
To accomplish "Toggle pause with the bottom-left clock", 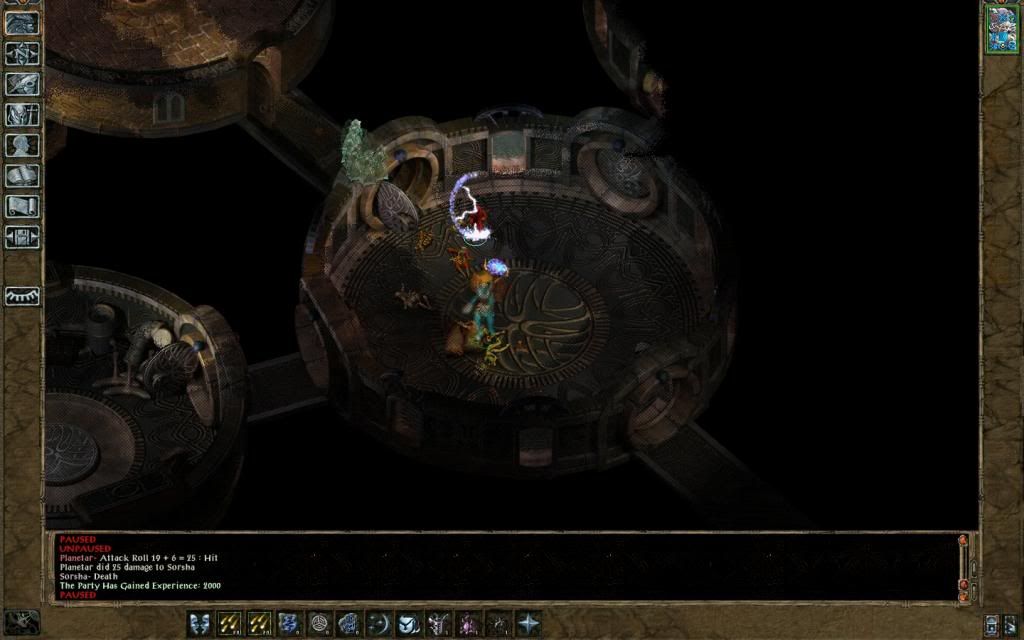I will coord(20,622).
